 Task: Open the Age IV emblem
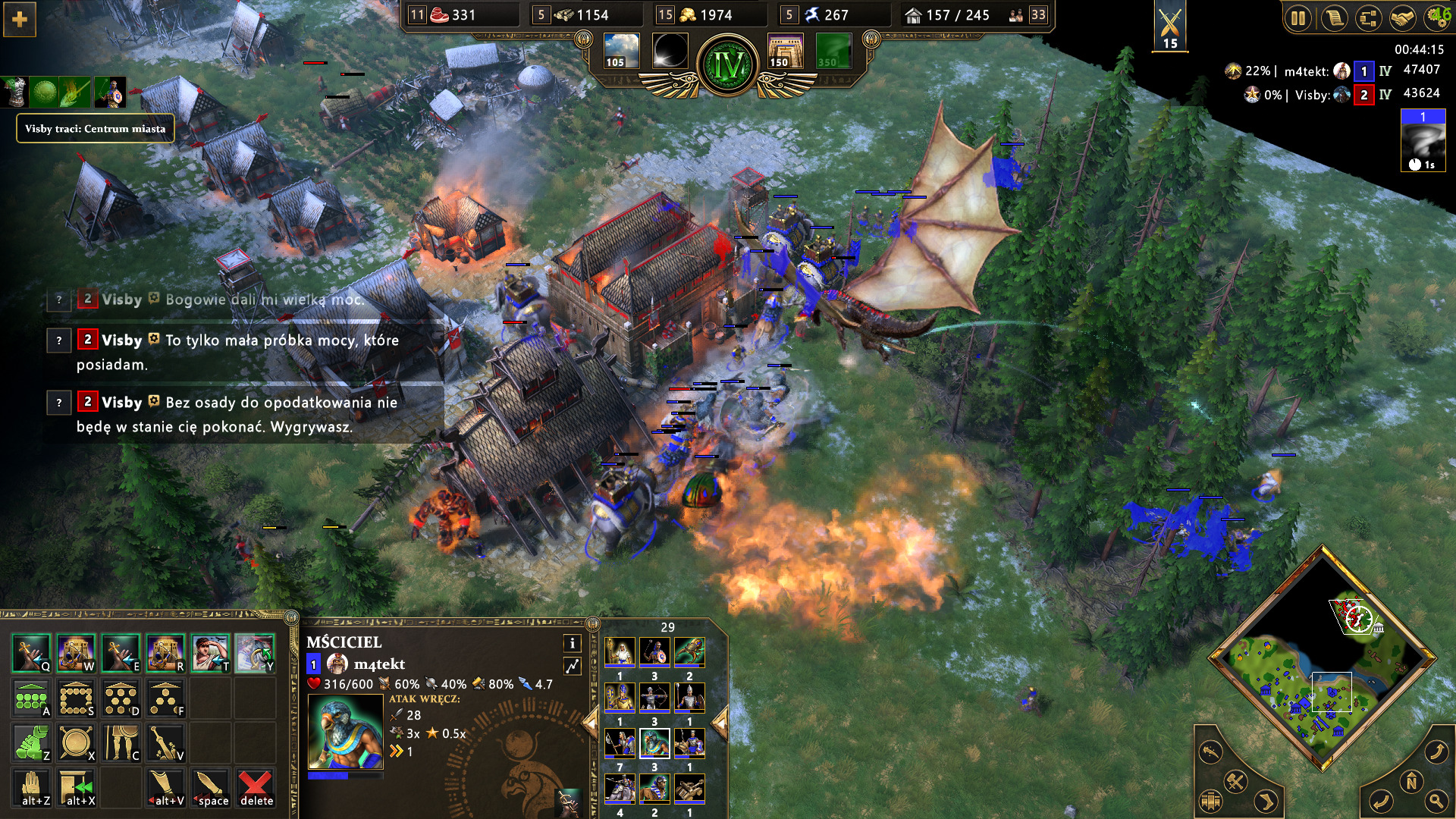pyautogui.click(x=728, y=65)
